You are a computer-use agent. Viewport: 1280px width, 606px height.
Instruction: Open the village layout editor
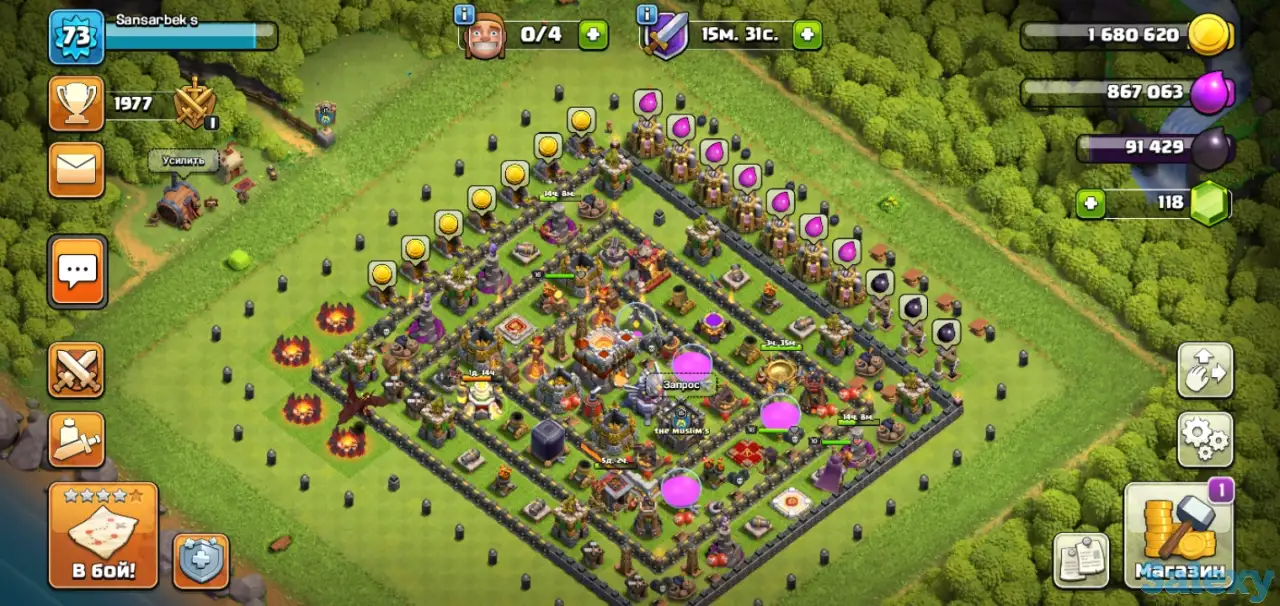click(x=1205, y=370)
